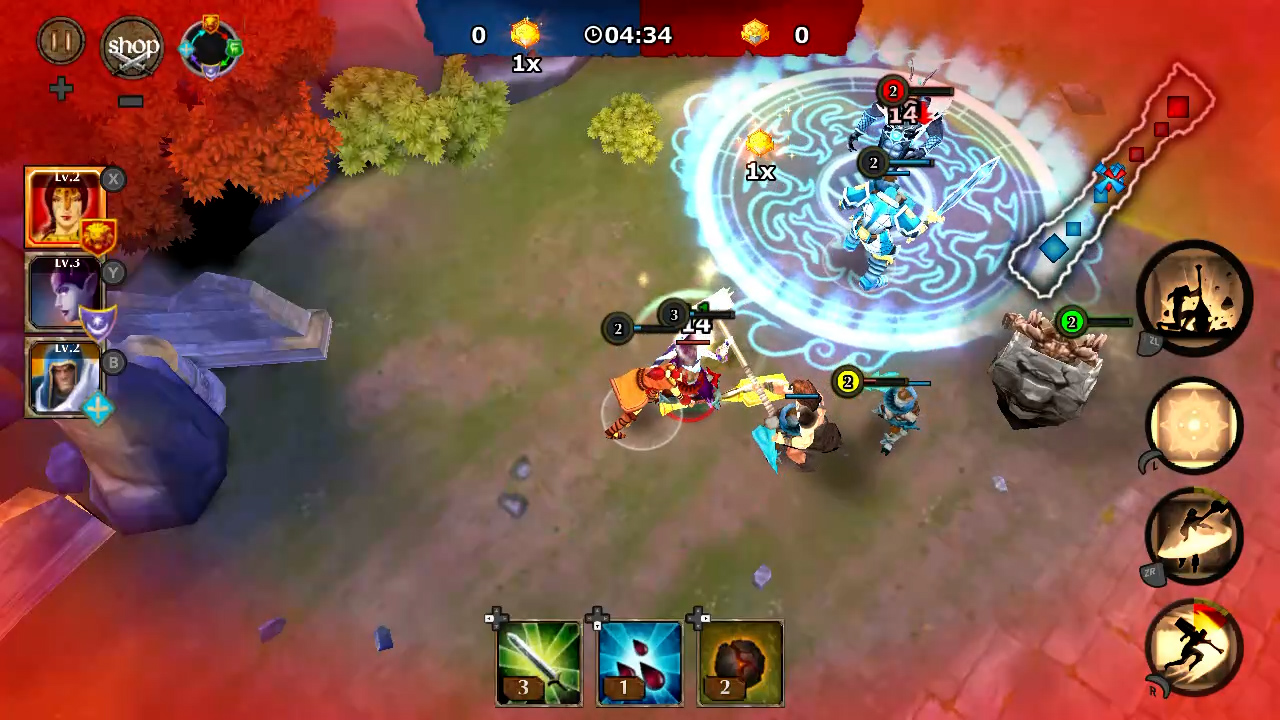
Task: Switch to the Lv.3 hero bound to Y
Action: (63, 292)
